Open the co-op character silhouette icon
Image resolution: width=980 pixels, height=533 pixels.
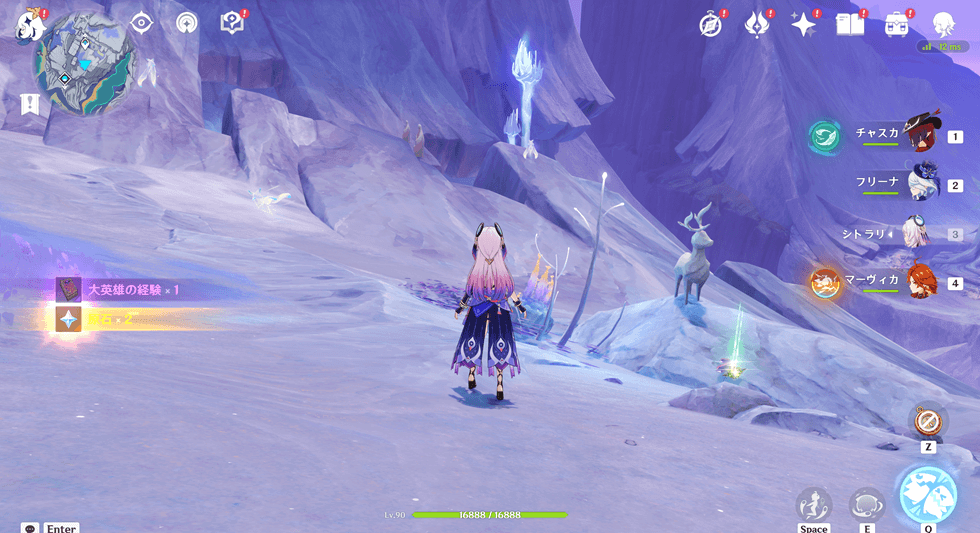pos(943,24)
